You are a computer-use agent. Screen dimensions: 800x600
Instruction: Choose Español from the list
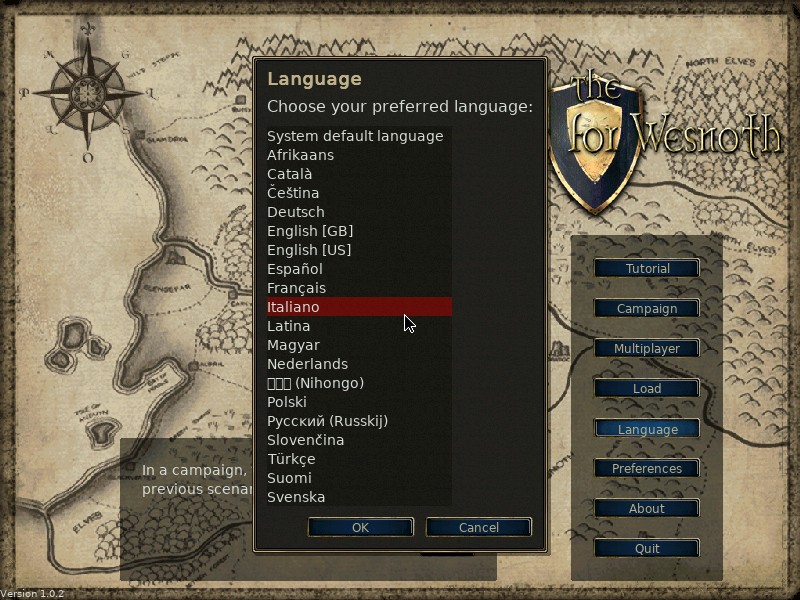pos(295,269)
